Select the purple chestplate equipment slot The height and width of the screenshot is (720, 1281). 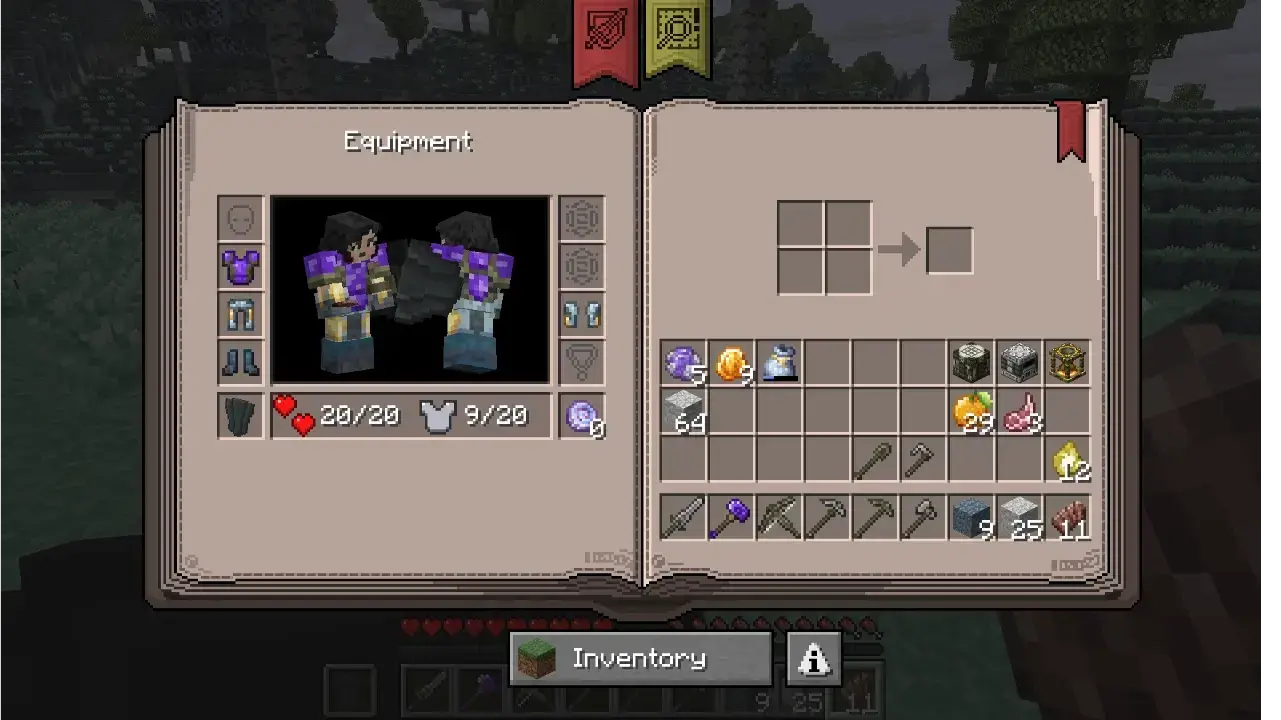(x=241, y=267)
